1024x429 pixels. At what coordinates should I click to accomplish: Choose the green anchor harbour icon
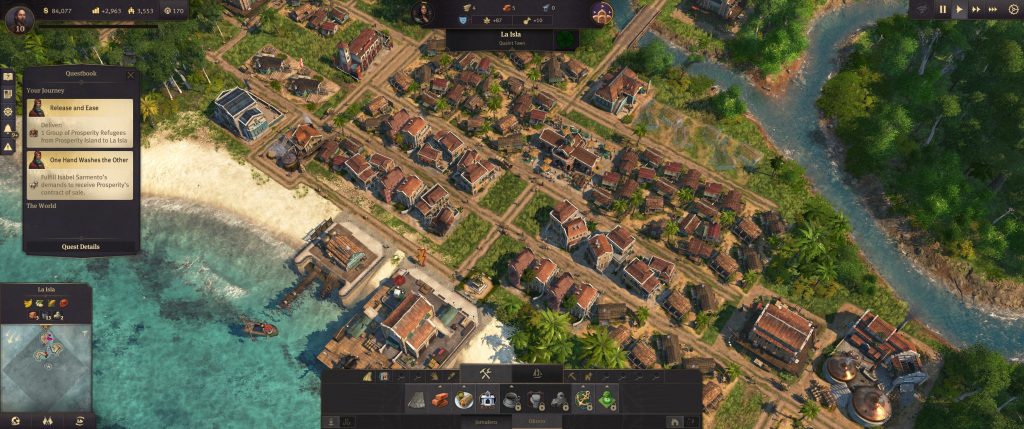pos(582,399)
